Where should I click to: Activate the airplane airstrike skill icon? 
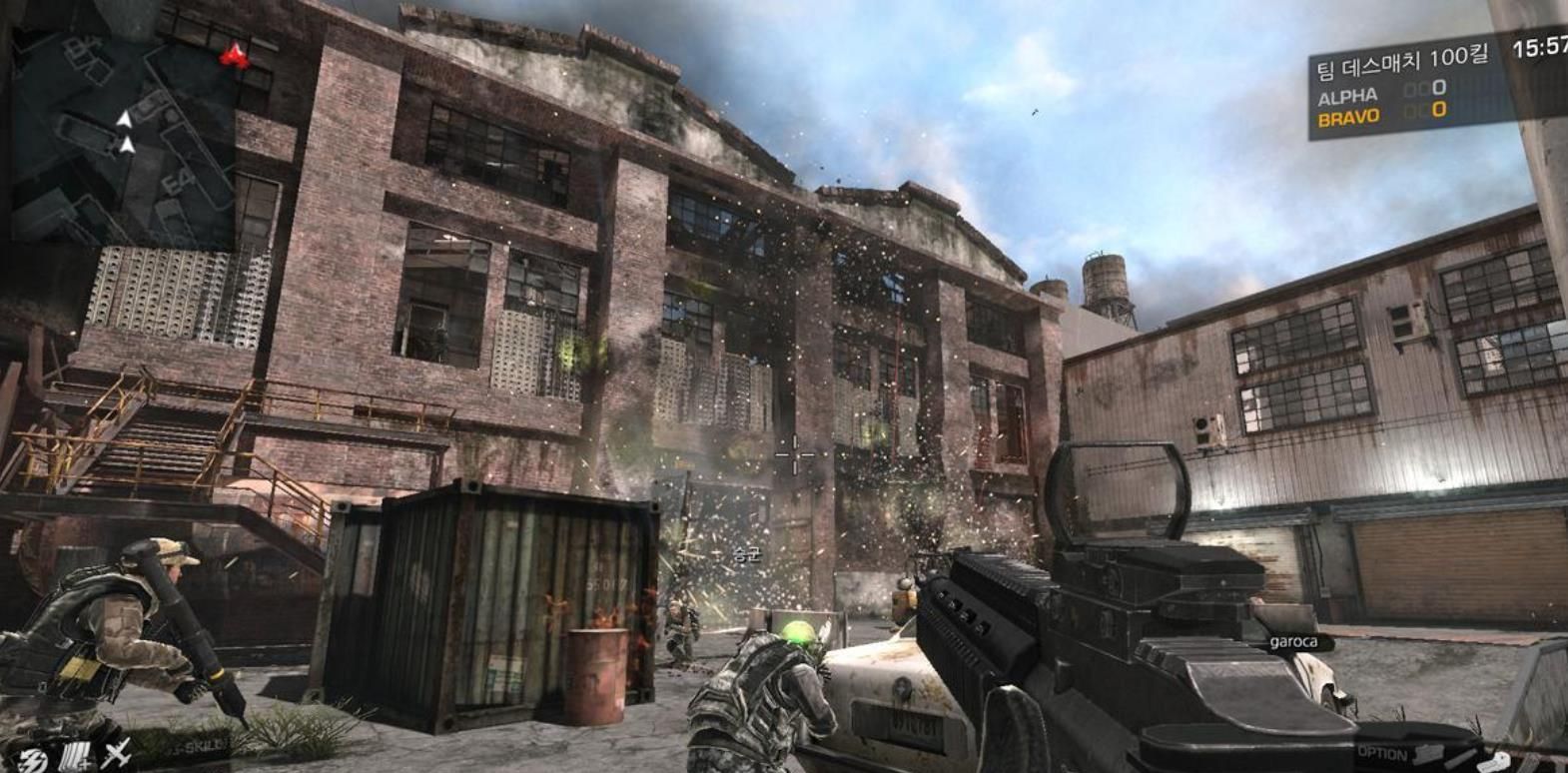(118, 755)
